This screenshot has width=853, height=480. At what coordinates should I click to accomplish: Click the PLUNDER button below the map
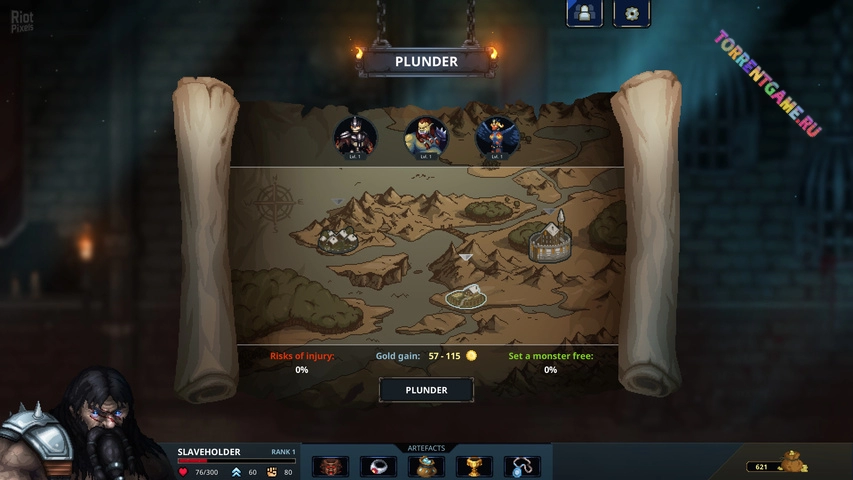(426, 390)
